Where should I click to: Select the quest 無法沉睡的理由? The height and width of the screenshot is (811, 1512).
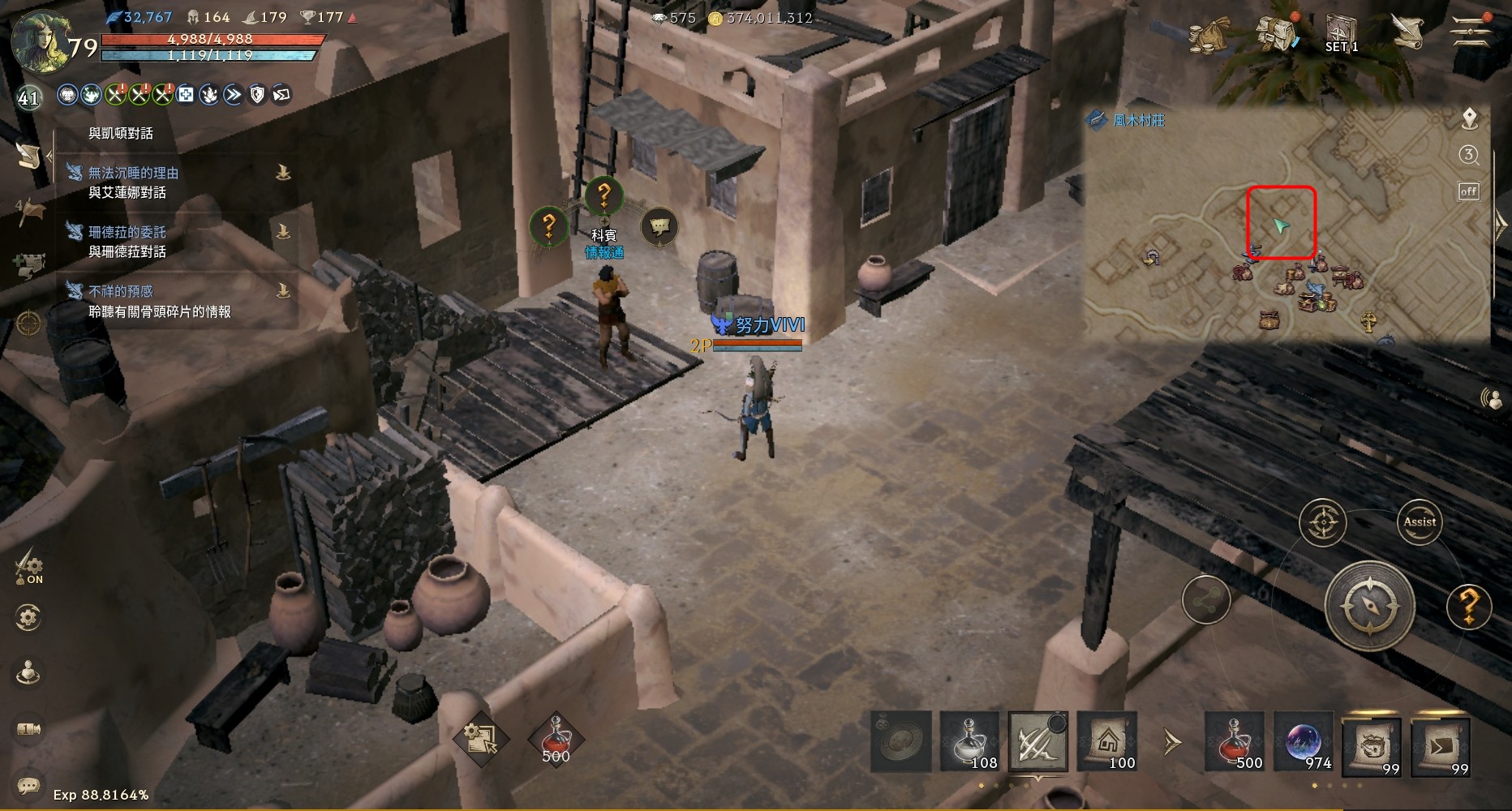(134, 173)
